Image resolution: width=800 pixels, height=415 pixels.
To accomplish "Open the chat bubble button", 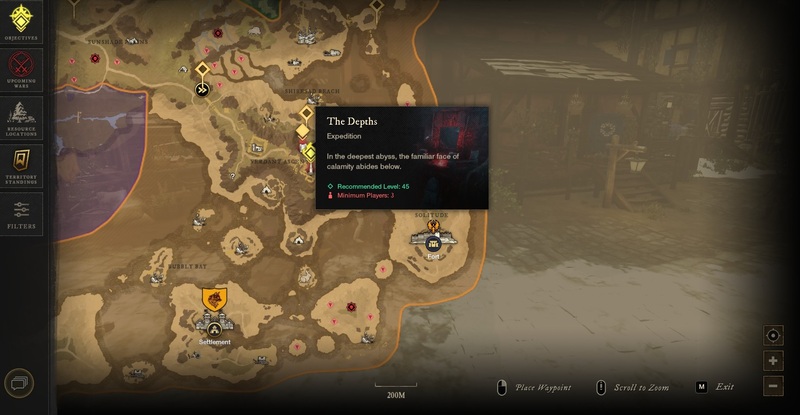I will [x=19, y=383].
